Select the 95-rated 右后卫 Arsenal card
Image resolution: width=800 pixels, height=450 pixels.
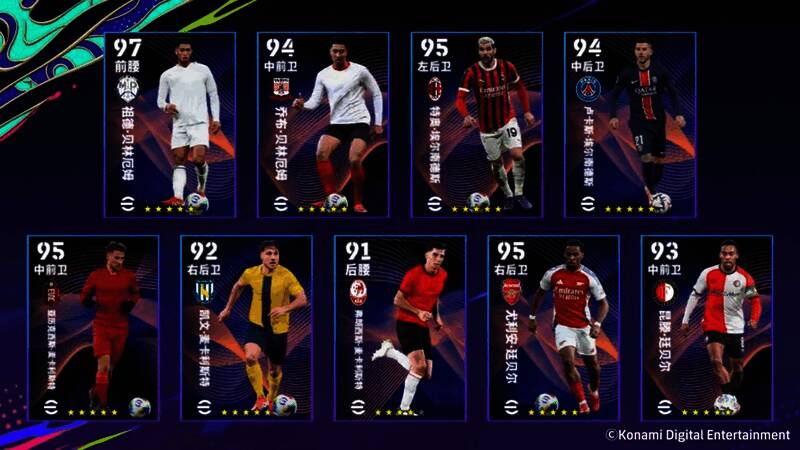point(554,328)
